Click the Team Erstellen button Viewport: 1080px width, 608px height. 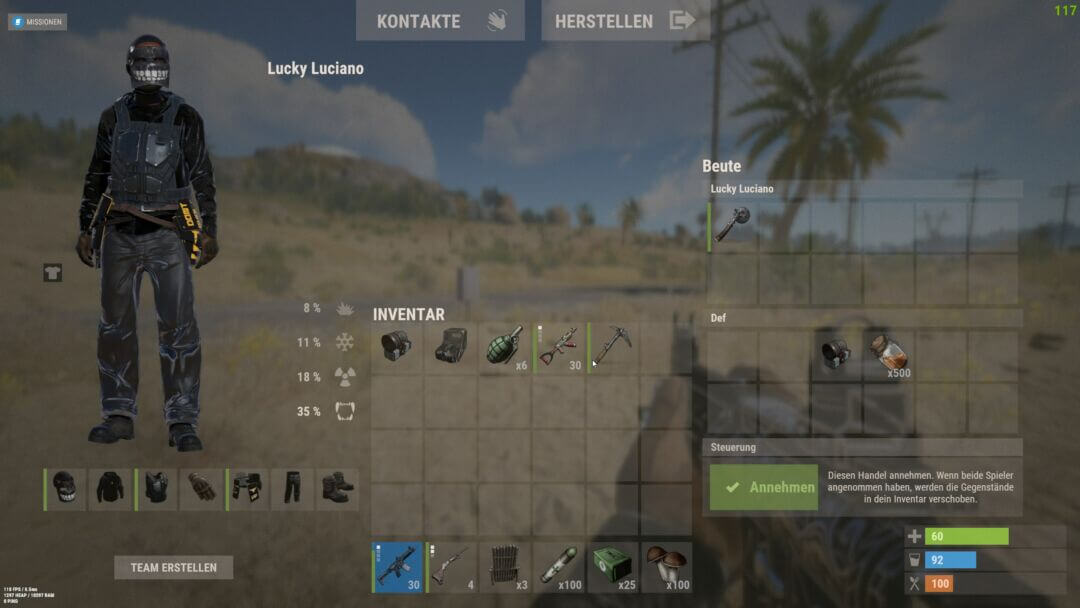tap(173, 567)
